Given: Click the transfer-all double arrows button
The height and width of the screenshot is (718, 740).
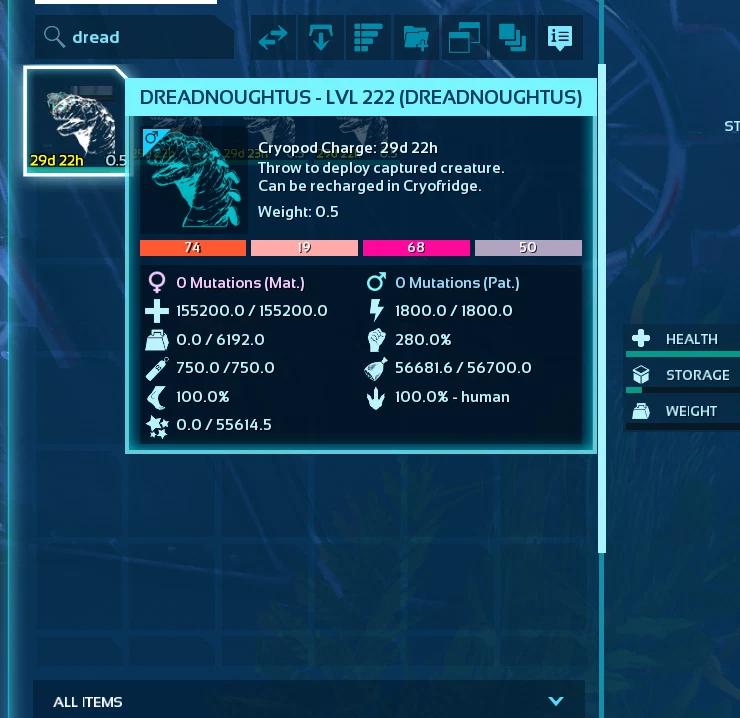Looking at the screenshot, I should (273, 38).
